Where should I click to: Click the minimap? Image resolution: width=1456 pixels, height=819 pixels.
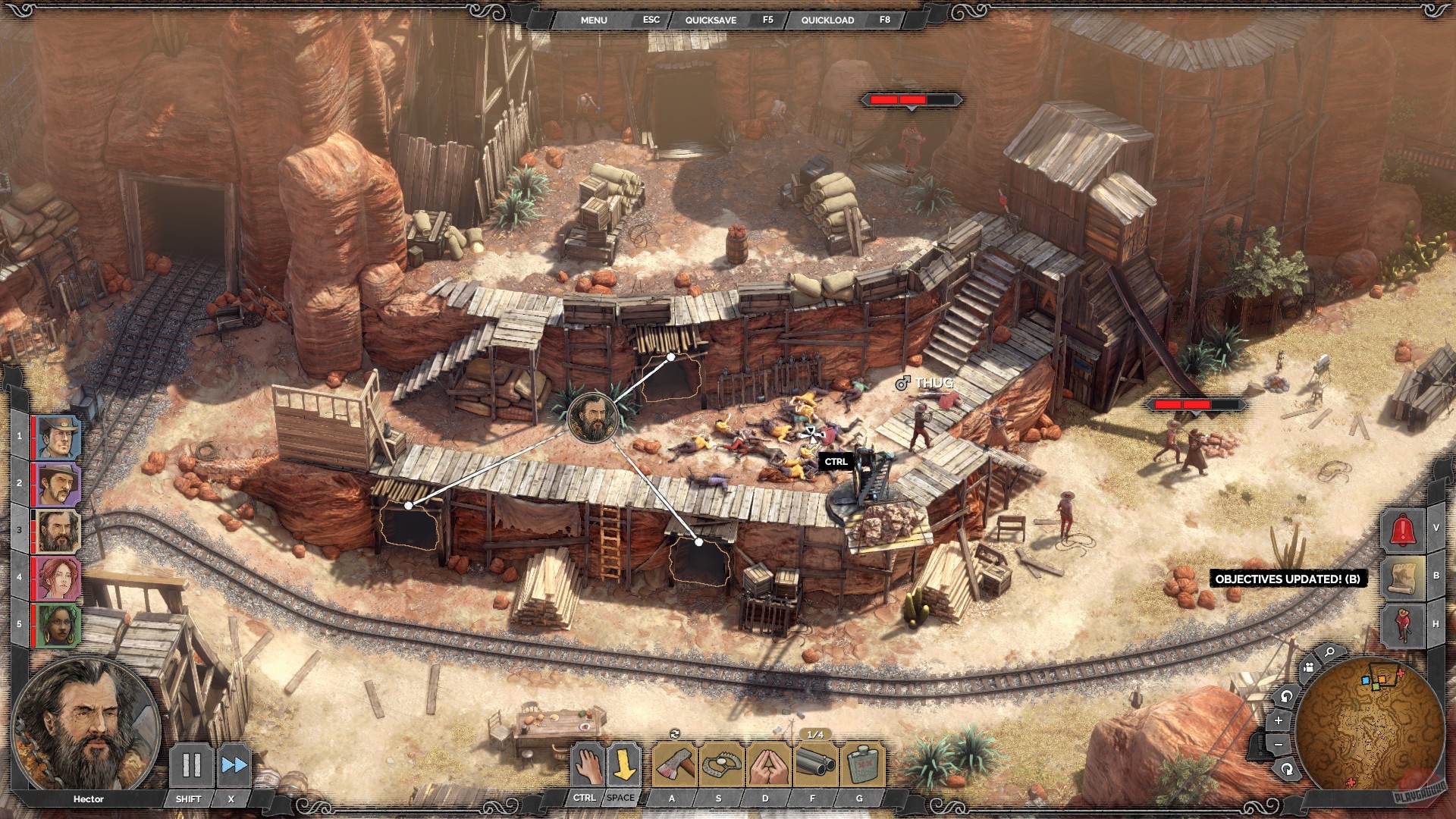pyautogui.click(x=1369, y=720)
